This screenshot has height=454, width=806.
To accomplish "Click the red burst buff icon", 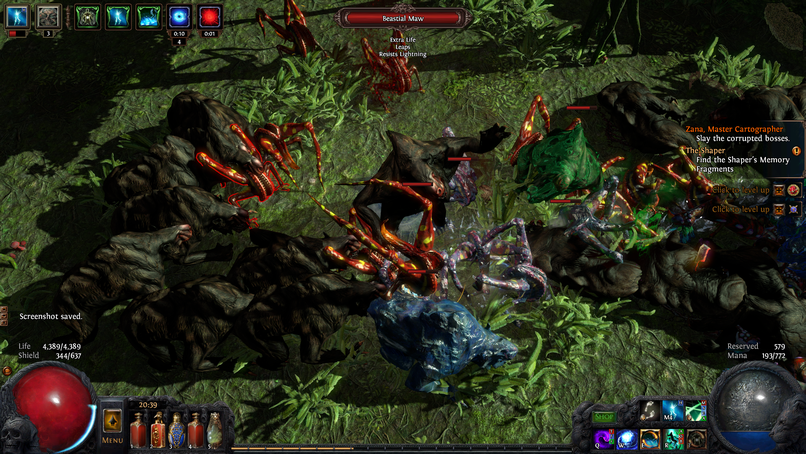I will [210, 17].
